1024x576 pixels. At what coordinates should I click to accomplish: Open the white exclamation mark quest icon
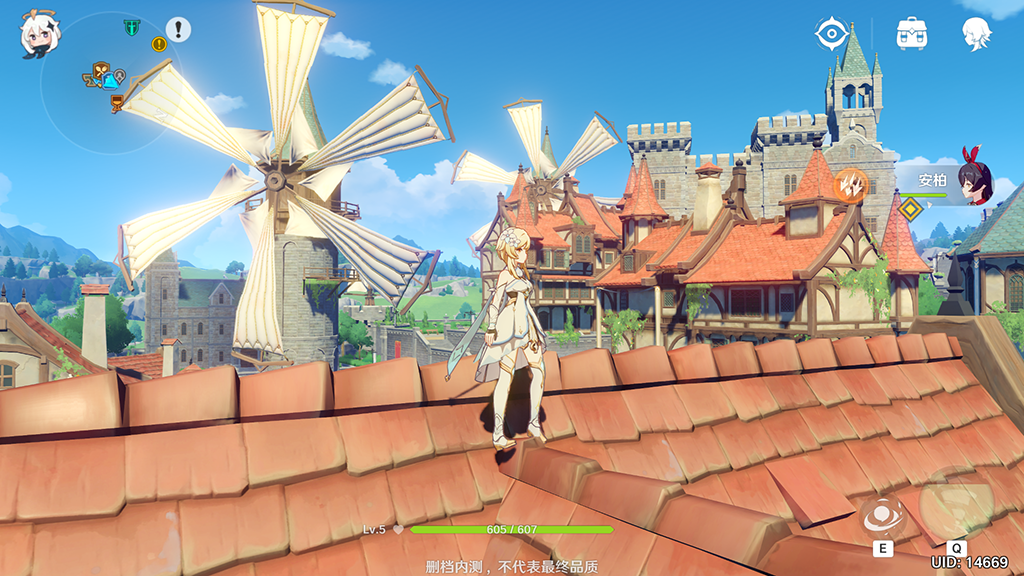pyautogui.click(x=178, y=29)
